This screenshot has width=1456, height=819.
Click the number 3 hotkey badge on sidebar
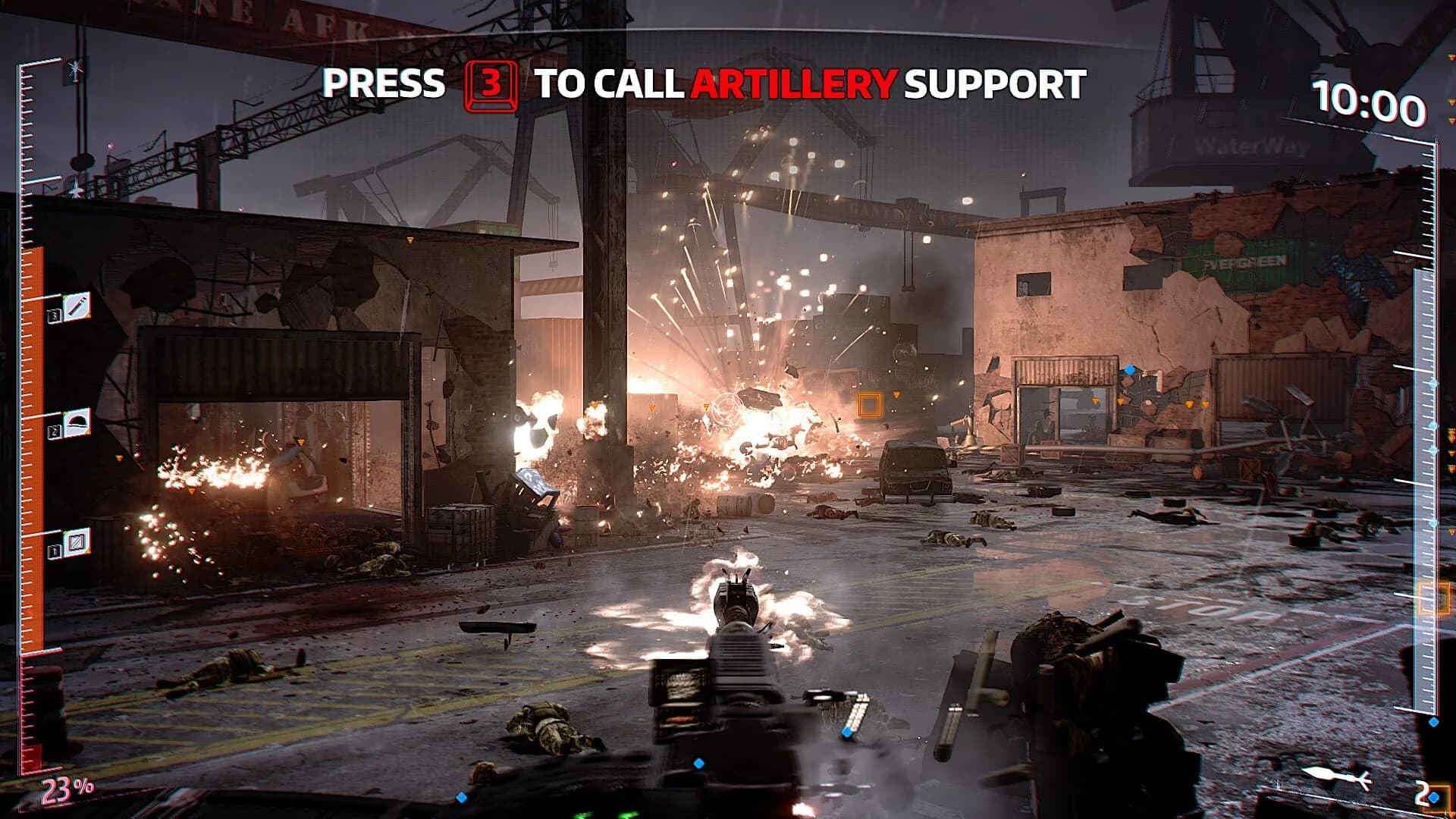pos(55,316)
